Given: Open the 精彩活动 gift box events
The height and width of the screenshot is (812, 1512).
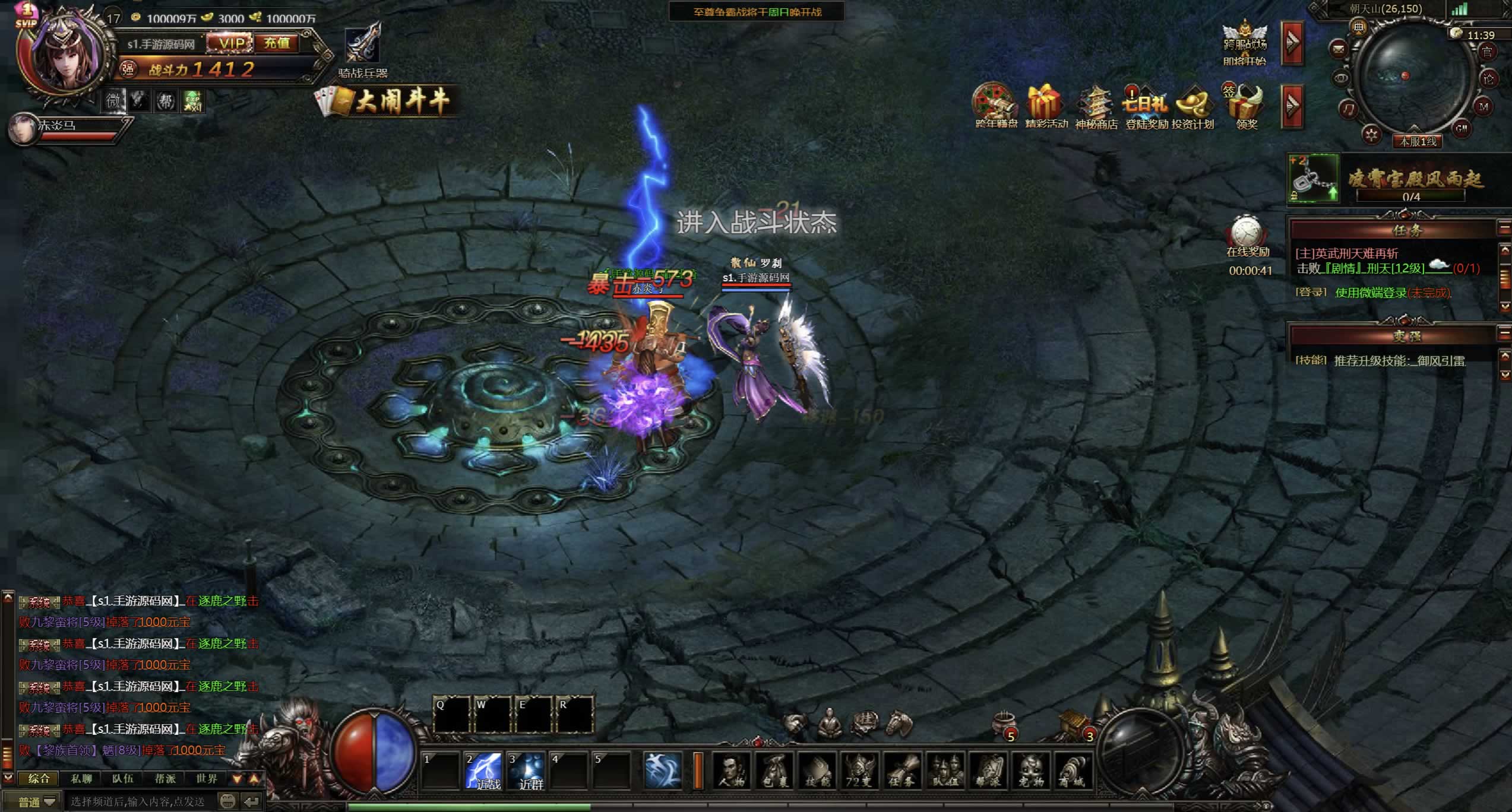Looking at the screenshot, I should pos(1046,107).
